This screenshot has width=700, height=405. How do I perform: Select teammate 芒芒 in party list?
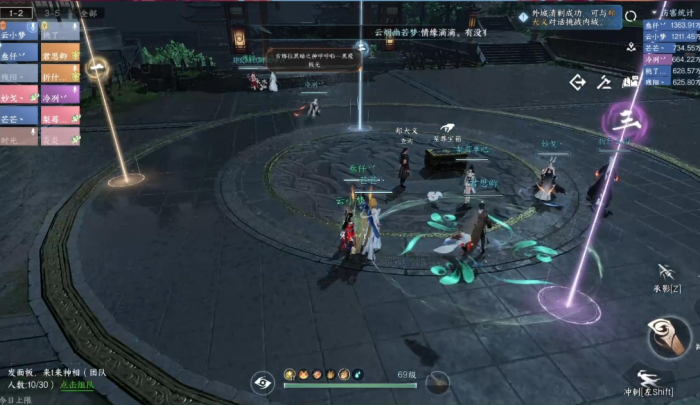[x=19, y=117]
